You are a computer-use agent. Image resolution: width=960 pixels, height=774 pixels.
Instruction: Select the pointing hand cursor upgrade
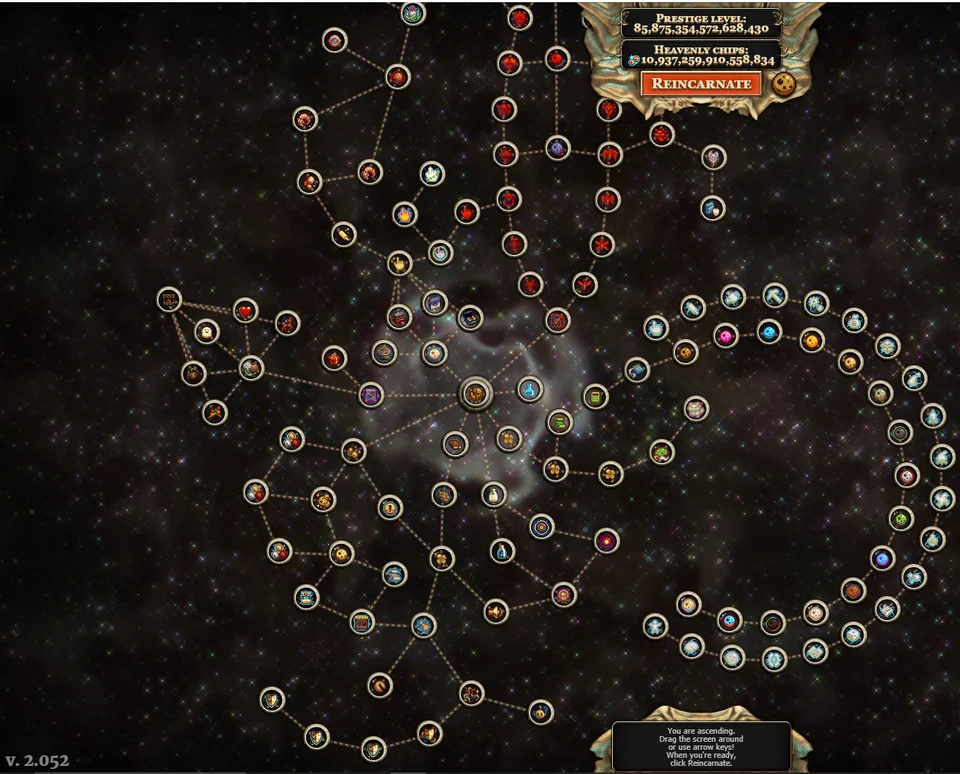400,264
